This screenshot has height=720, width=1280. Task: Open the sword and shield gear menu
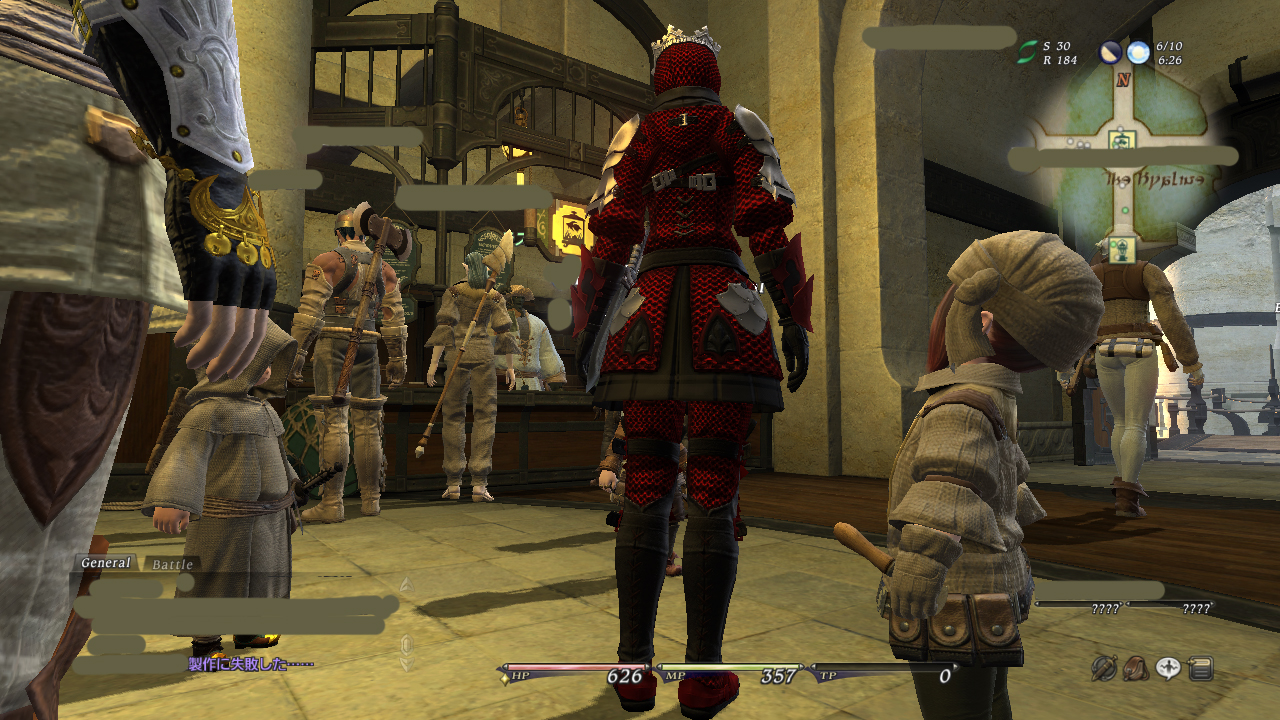[x=1104, y=667]
